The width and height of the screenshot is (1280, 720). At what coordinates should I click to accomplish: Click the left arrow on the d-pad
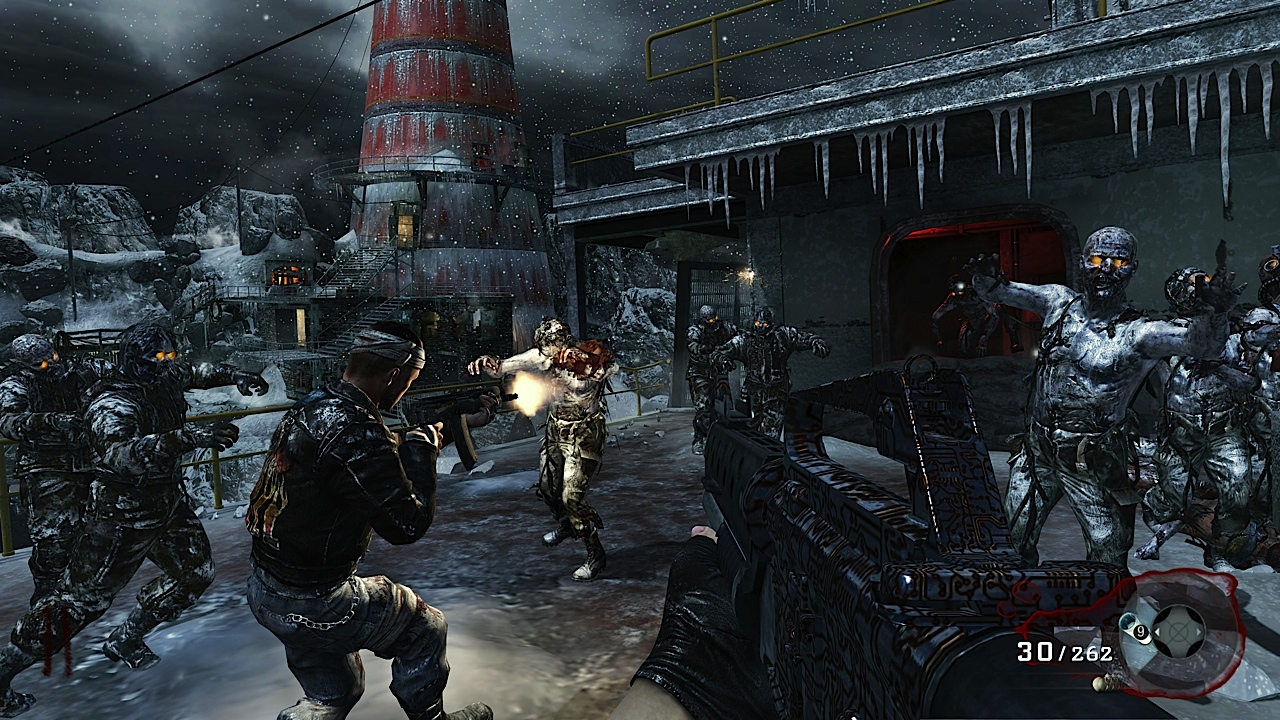(x=1158, y=633)
